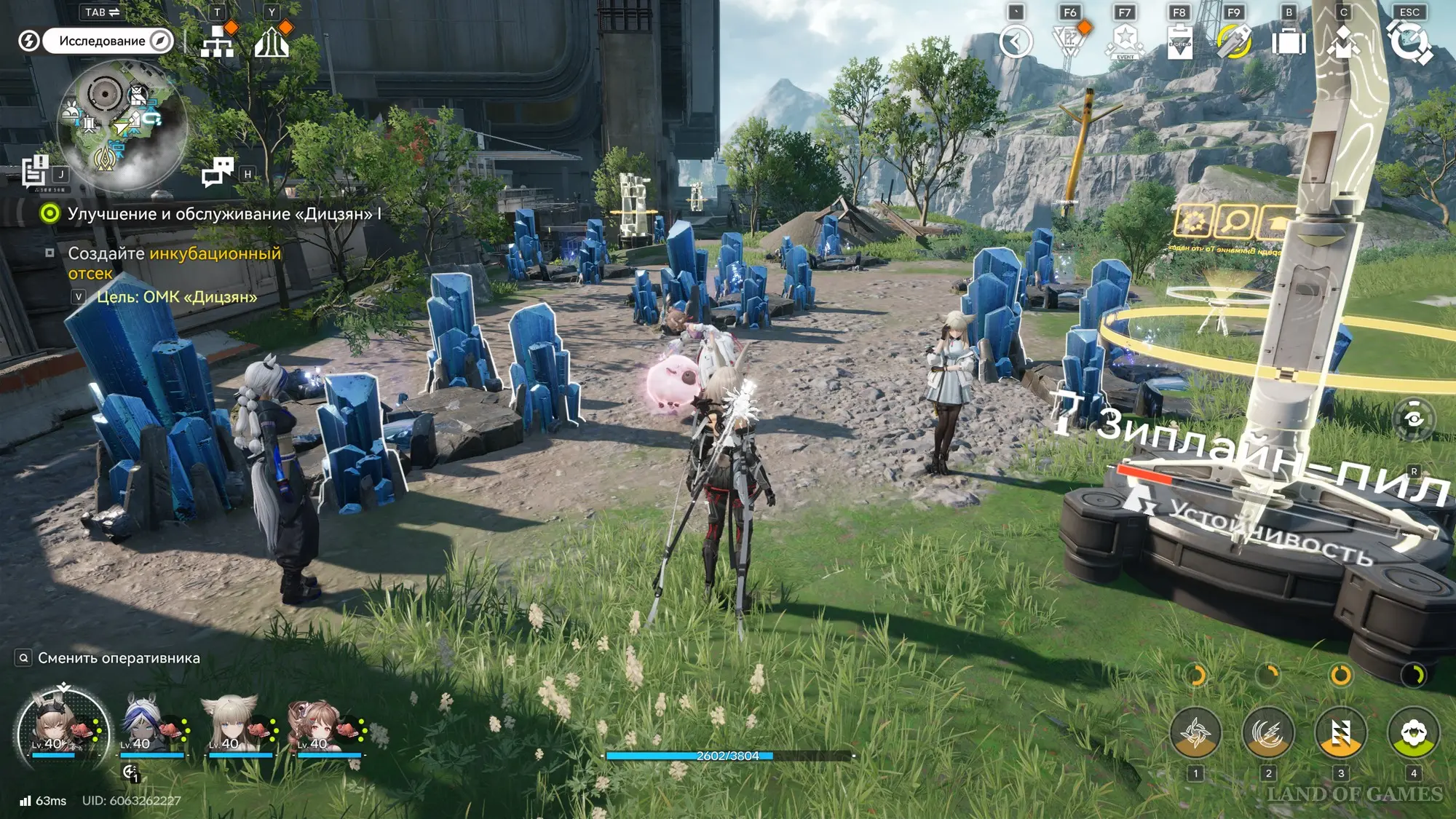
Task: Open the main system menu ring icon
Action: (x=1409, y=41)
